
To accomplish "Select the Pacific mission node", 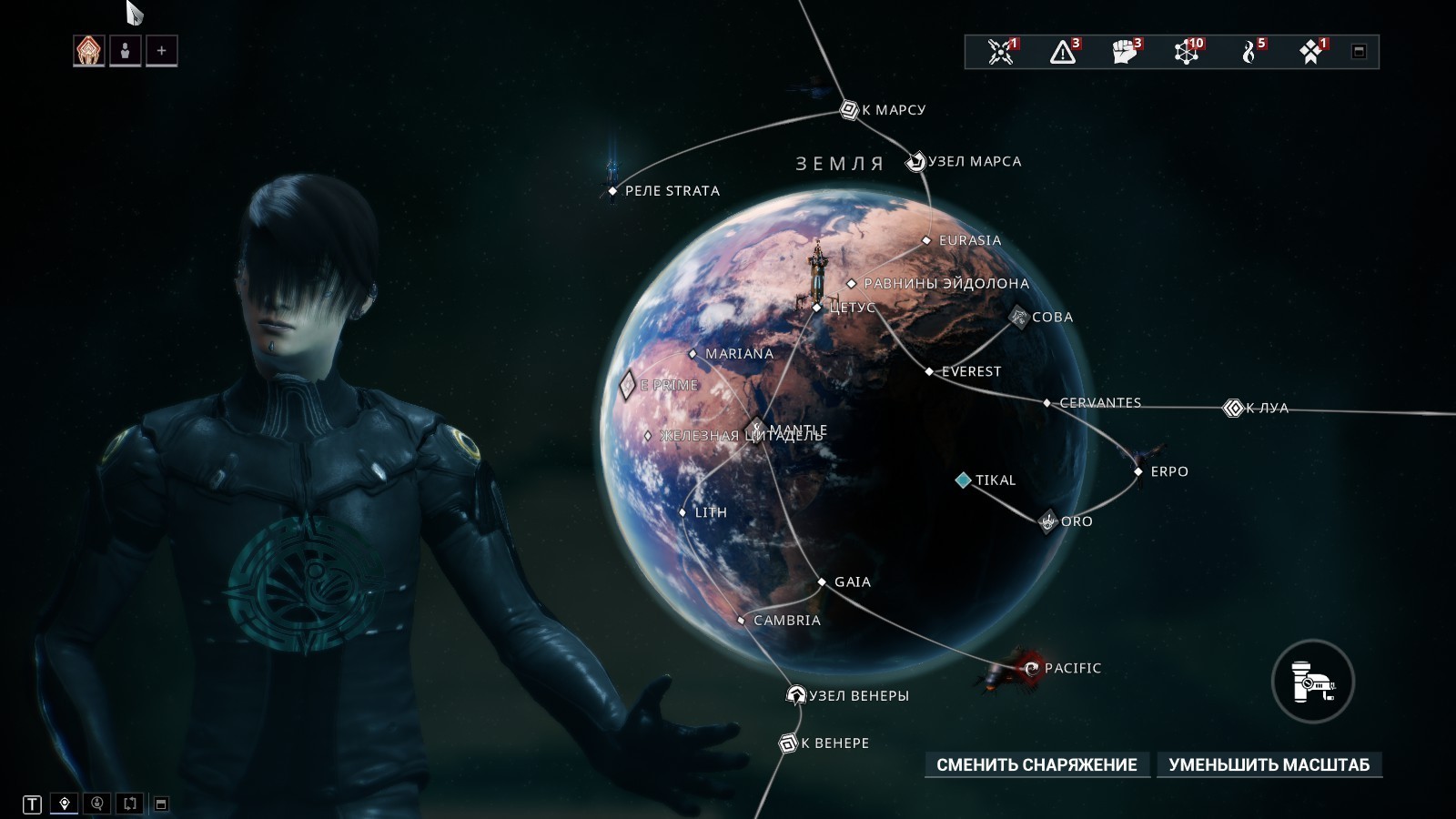I will point(1031,669).
